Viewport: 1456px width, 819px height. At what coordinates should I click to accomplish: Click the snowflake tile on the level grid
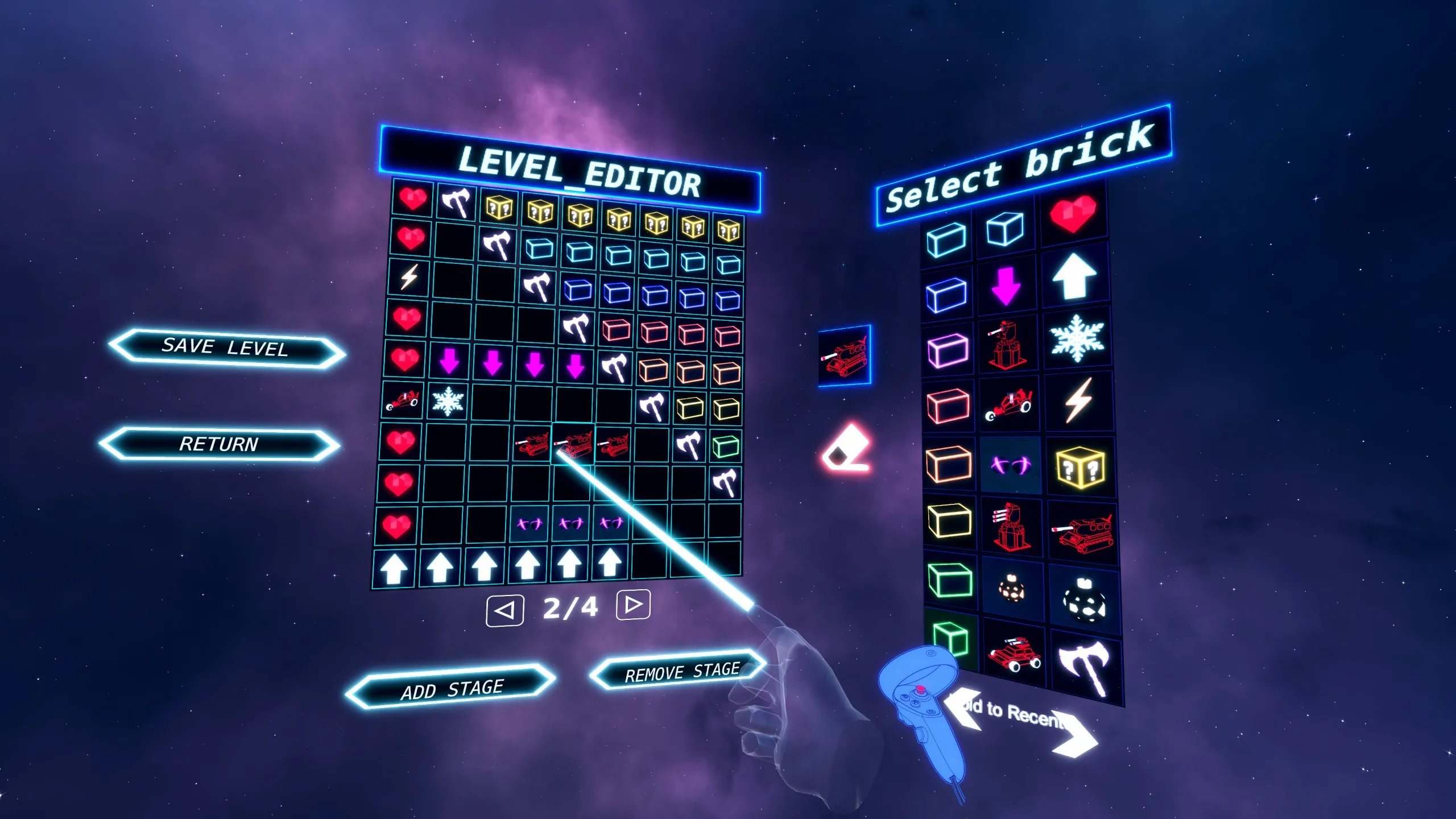(x=448, y=400)
